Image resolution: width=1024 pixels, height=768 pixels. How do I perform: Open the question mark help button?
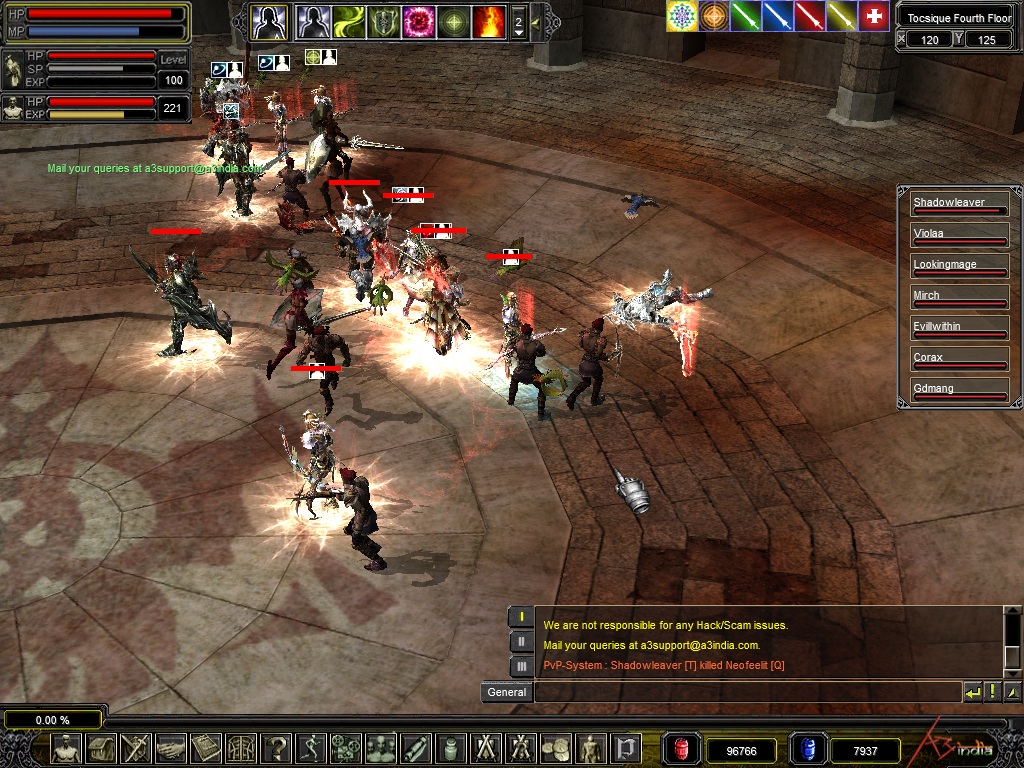[277, 748]
